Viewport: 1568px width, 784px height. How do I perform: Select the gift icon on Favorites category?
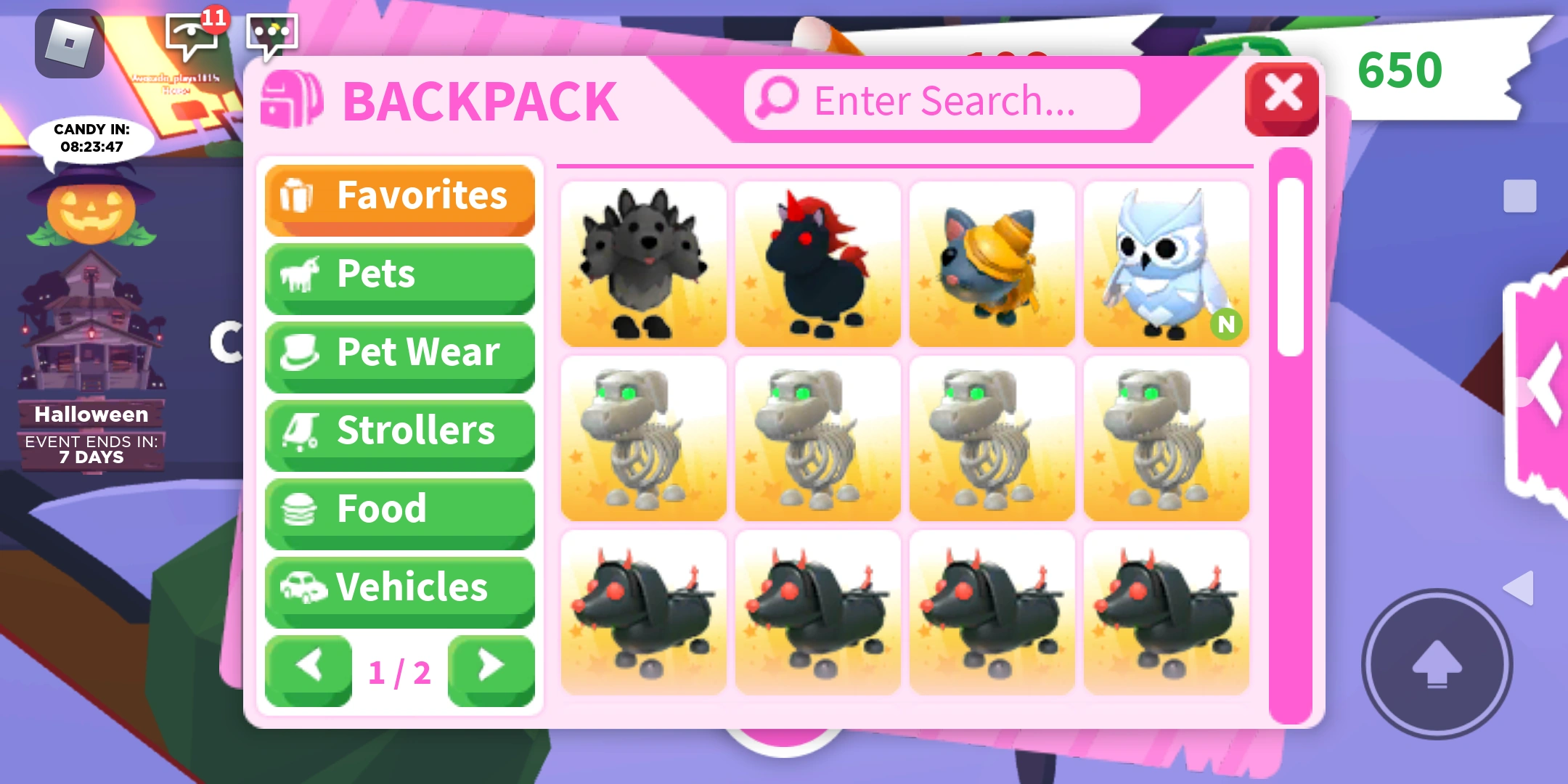click(300, 195)
